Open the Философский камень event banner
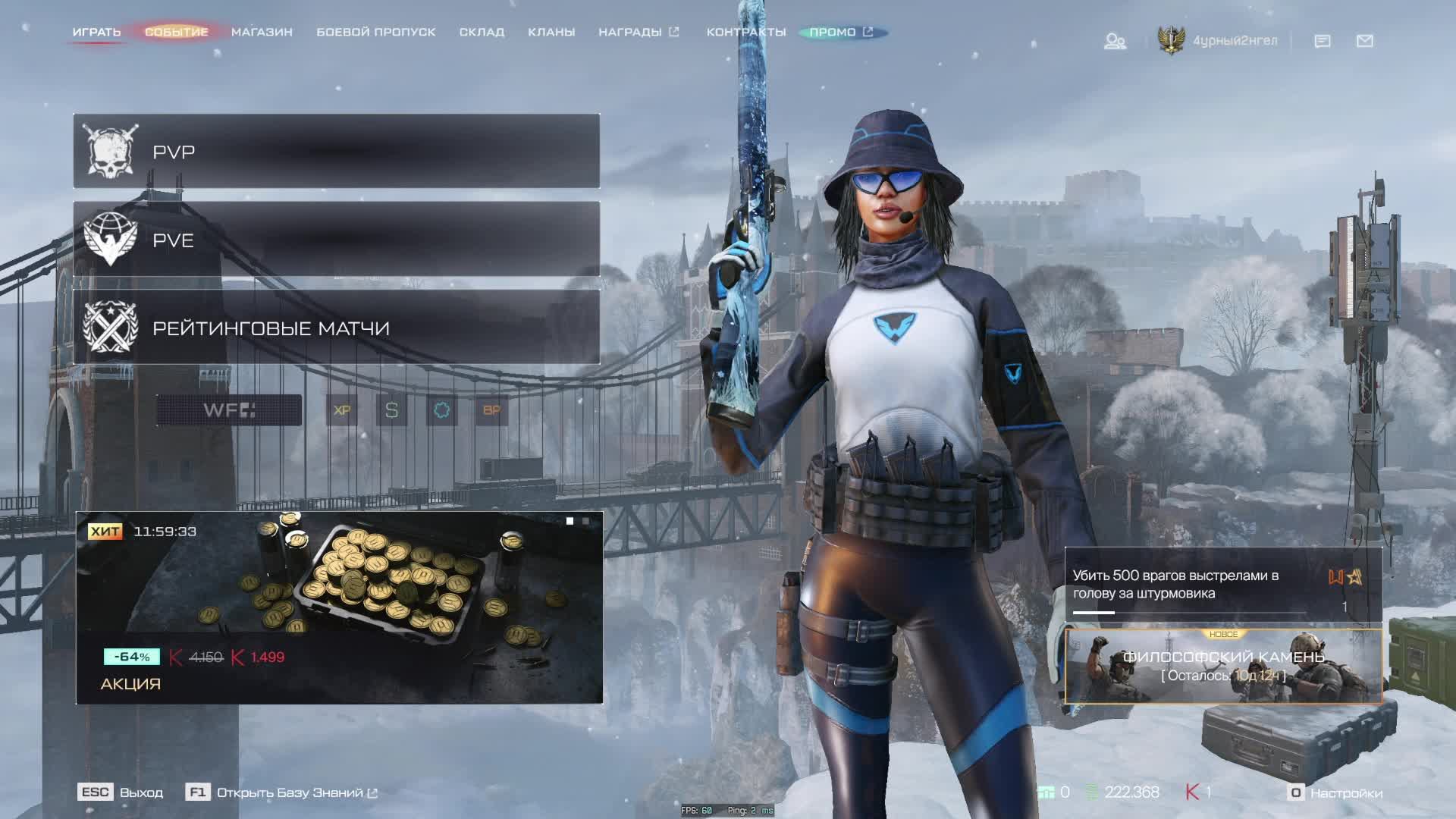Image resolution: width=1456 pixels, height=819 pixels. pyautogui.click(x=1223, y=666)
